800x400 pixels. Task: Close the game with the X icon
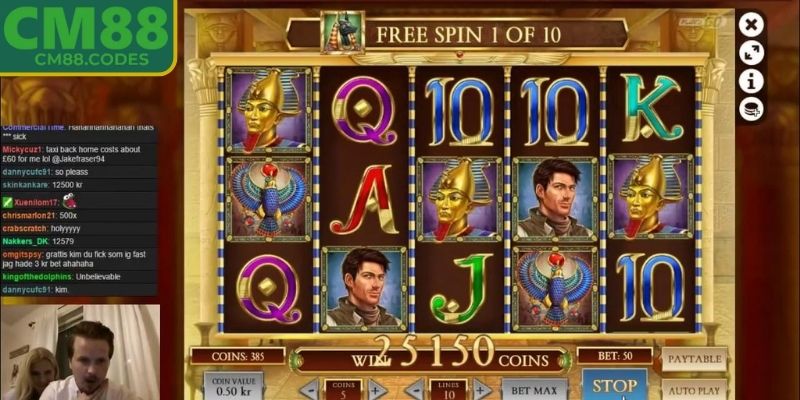pos(751,24)
